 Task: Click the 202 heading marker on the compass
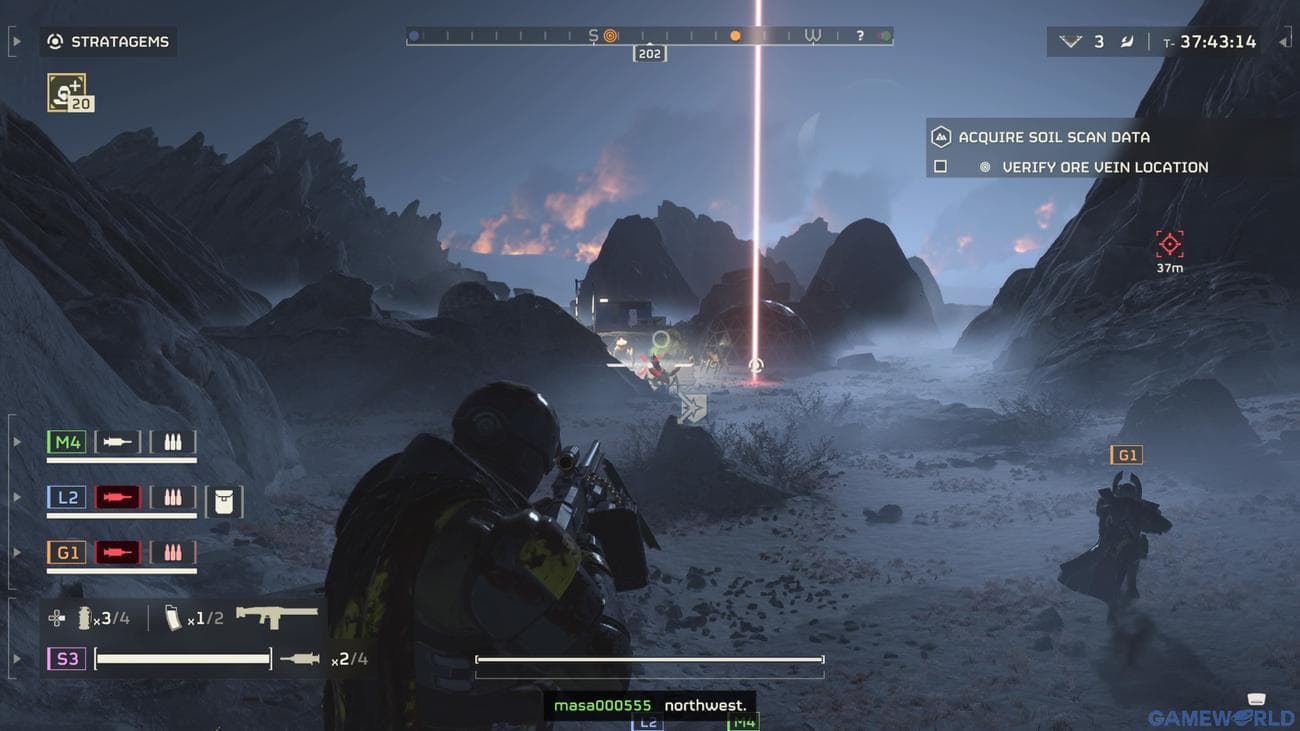(648, 53)
